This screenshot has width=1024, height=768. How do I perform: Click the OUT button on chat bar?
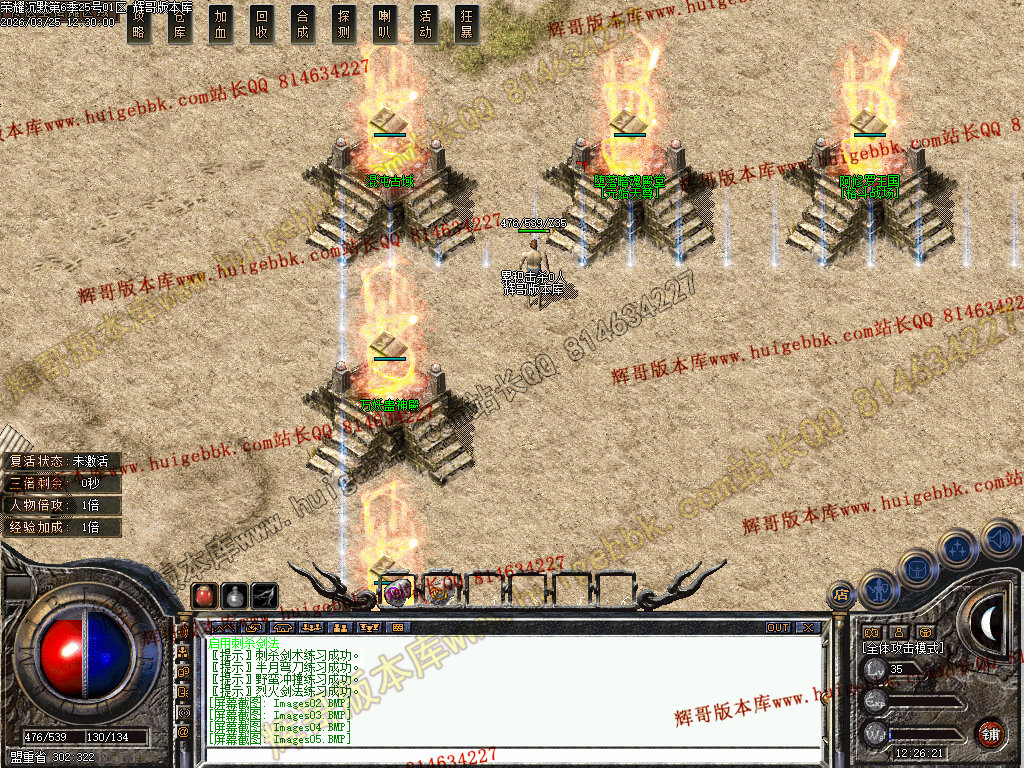click(778, 628)
